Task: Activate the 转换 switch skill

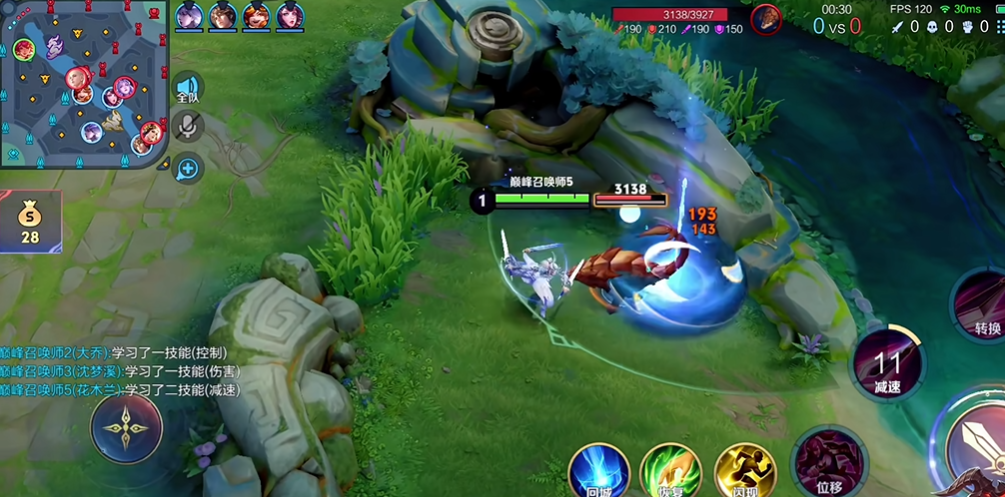Action: (984, 304)
